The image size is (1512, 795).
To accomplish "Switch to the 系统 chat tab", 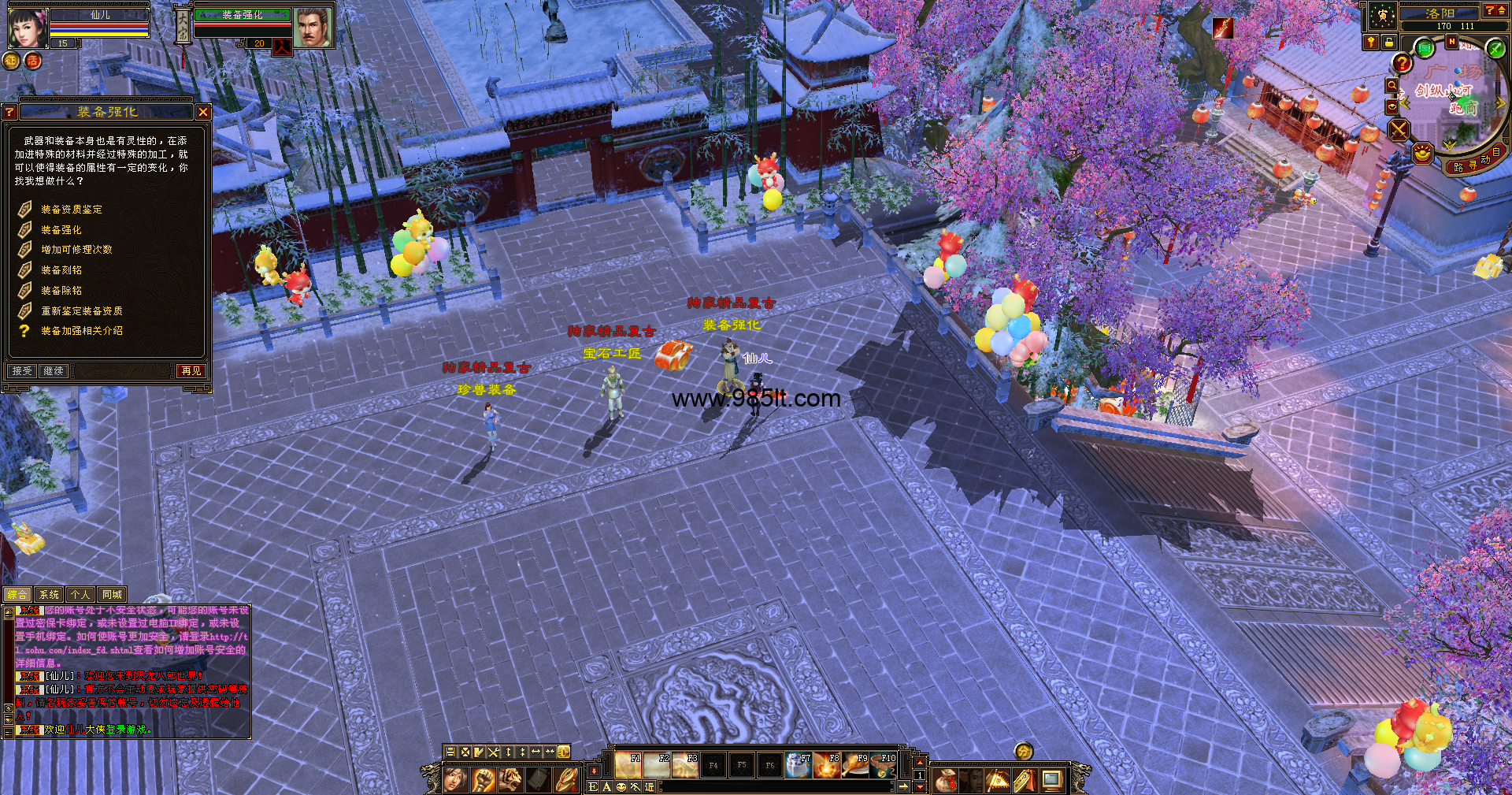I will pyautogui.click(x=49, y=595).
